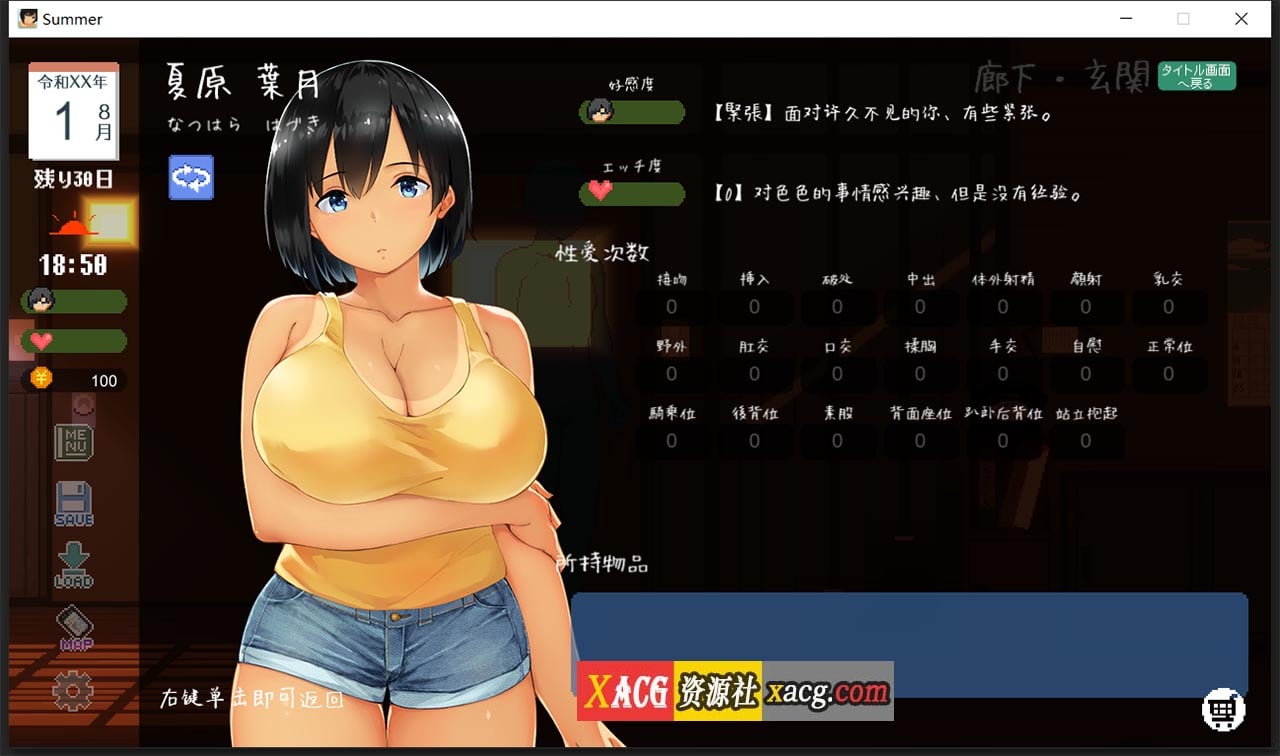This screenshot has width=1280, height=756.
Task: Click the calendar showing 1月 8
Action: point(75,110)
